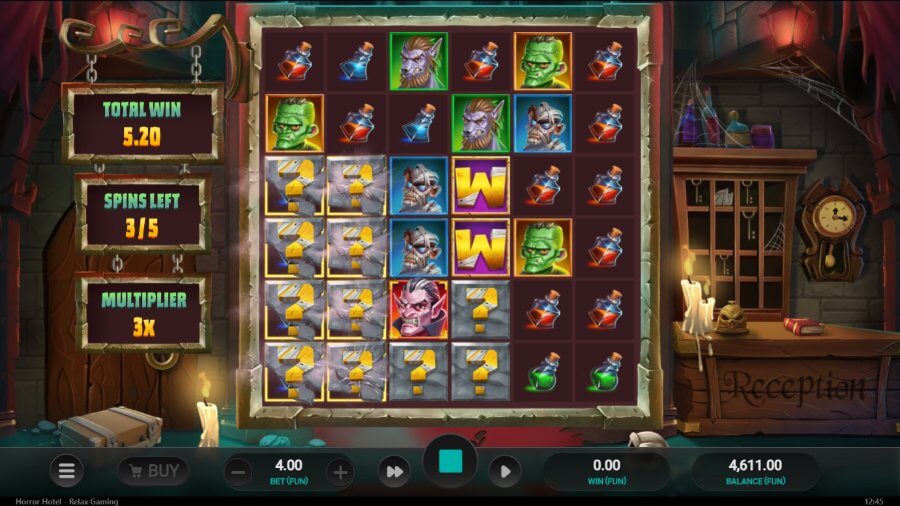
Task: Toggle the fast-forward turbo spin
Action: (394, 472)
